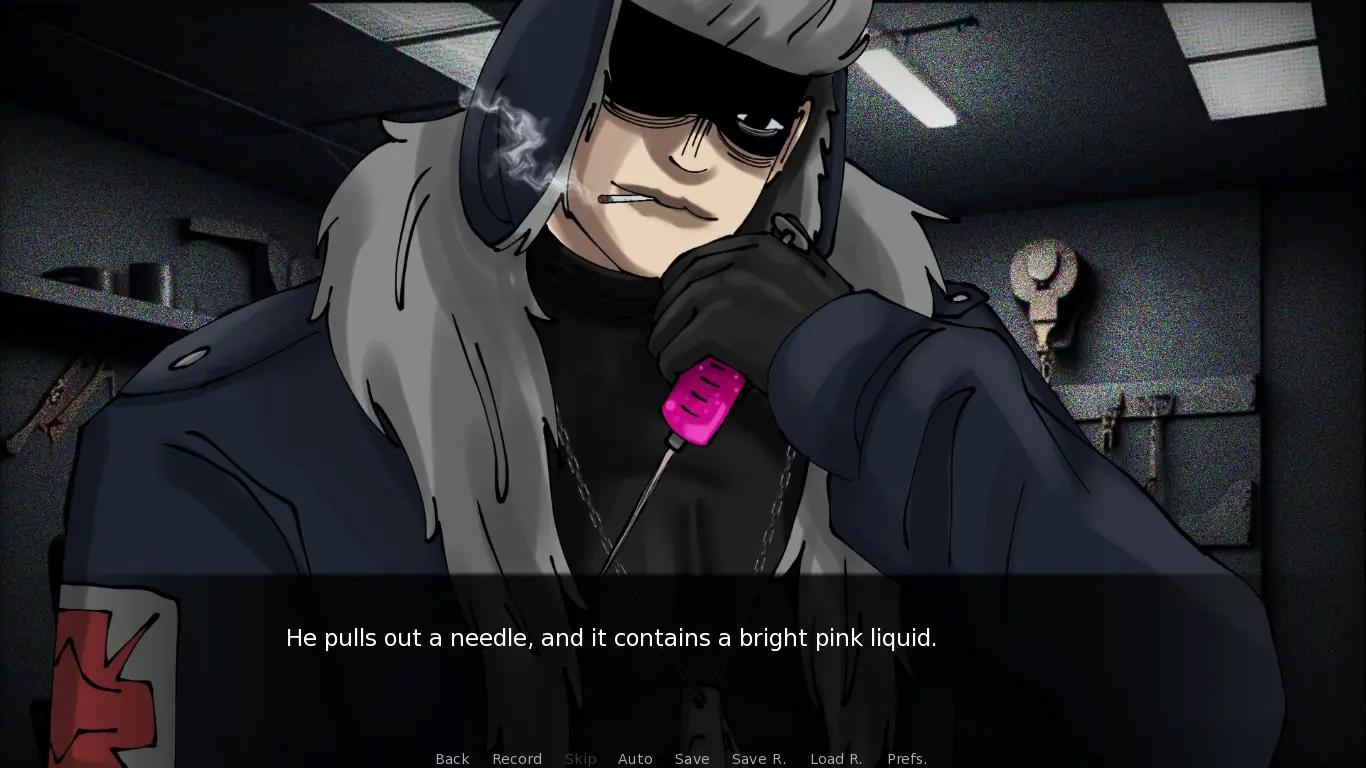The image size is (1366, 768).
Task: Choose the Load R. quick-load option
Action: (836, 759)
